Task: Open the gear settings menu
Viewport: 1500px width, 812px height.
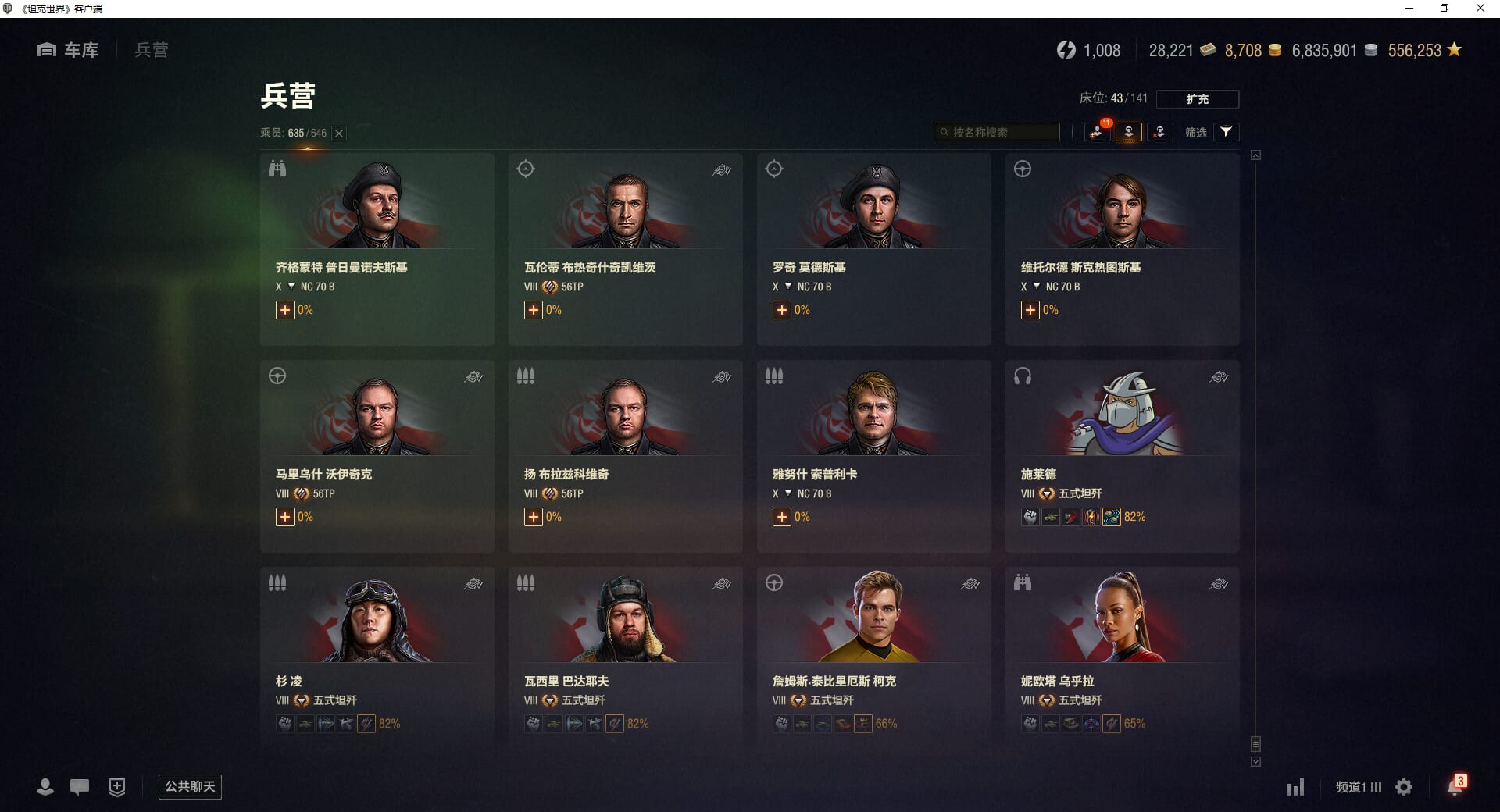Action: point(1404,787)
